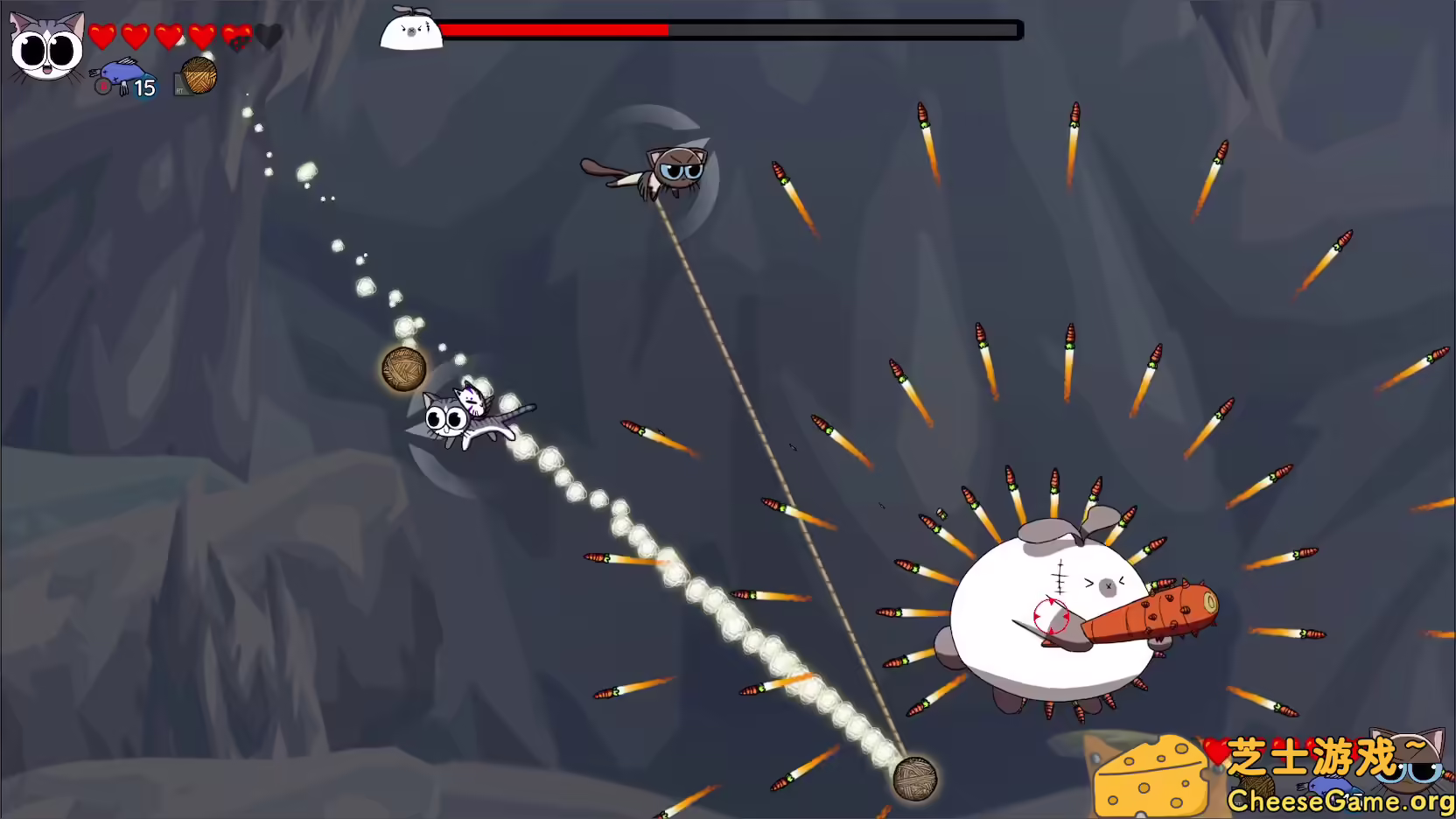The height and width of the screenshot is (819, 1456).
Task: Toggle the first red heart in the health row
Action: [101, 37]
